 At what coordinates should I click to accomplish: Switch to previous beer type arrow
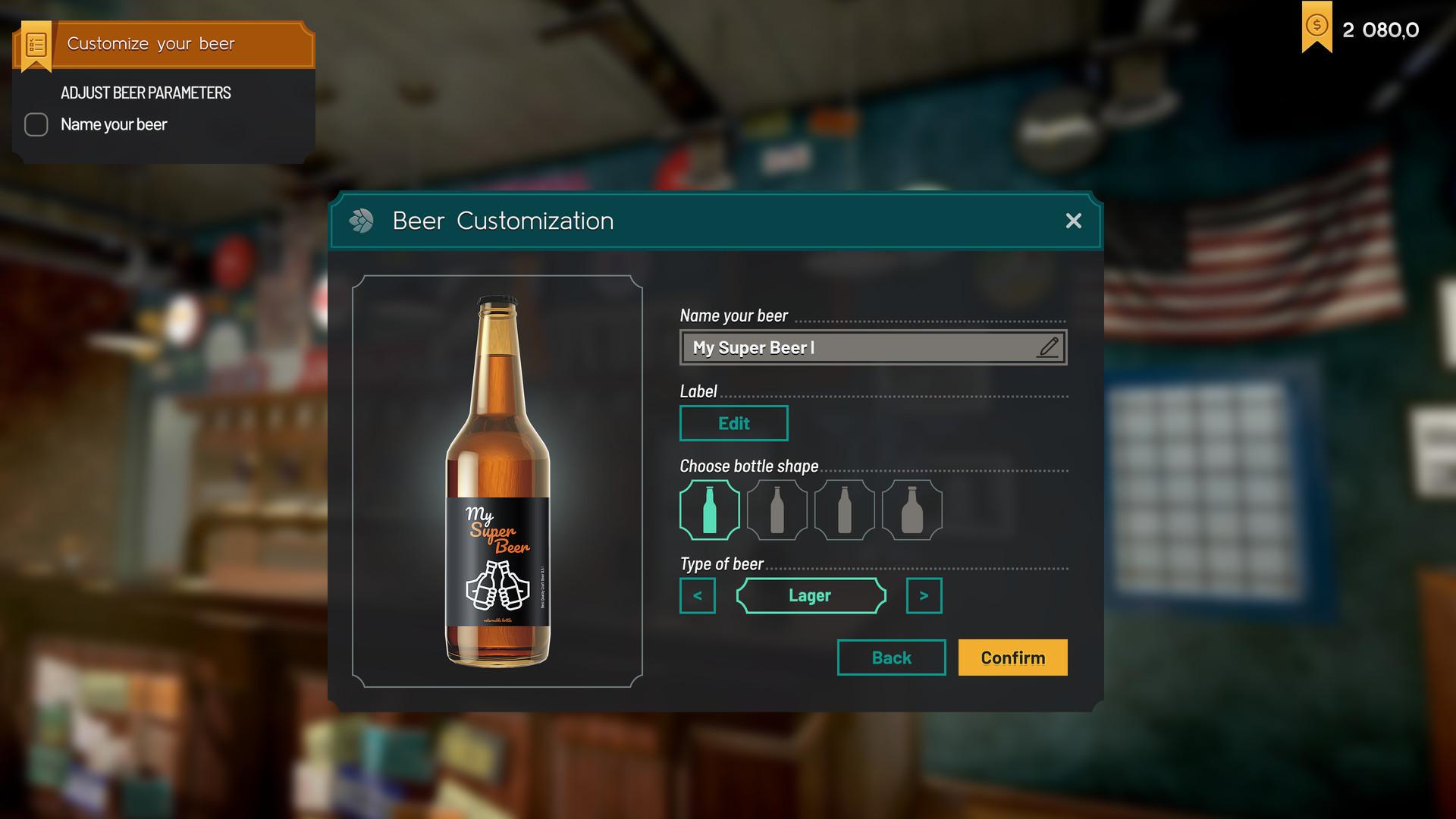pos(698,595)
